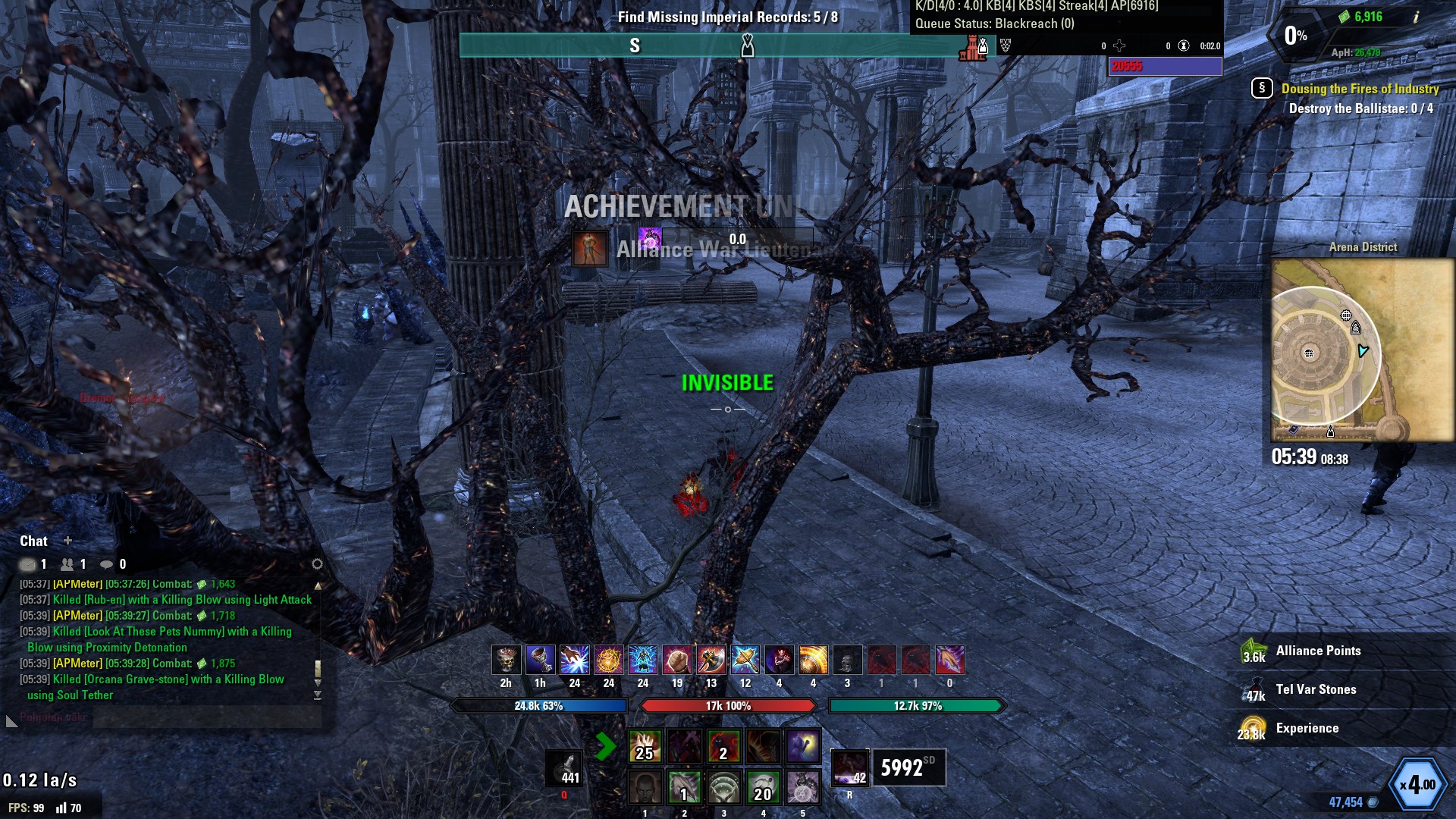Jump chat to the newest message
This screenshot has height=819, width=1456.
(318, 695)
